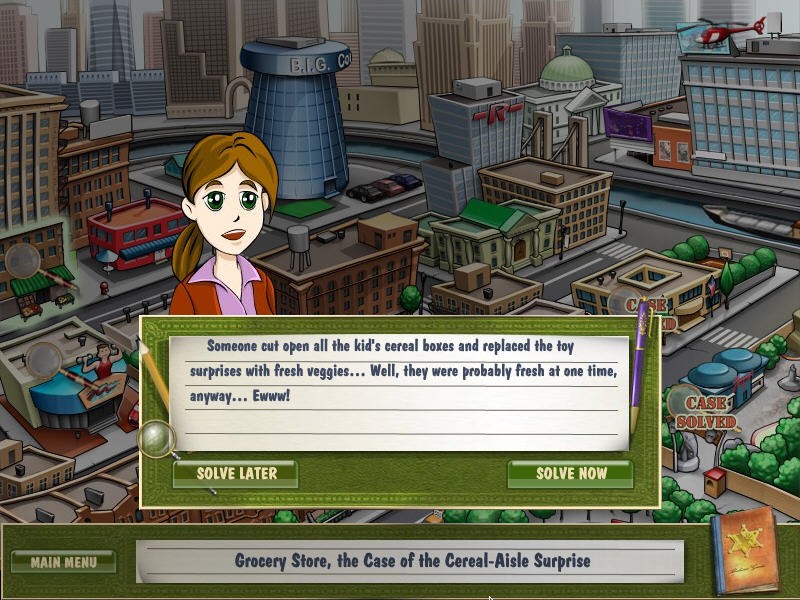Select the magnifying glass over the gym building

tap(44, 356)
